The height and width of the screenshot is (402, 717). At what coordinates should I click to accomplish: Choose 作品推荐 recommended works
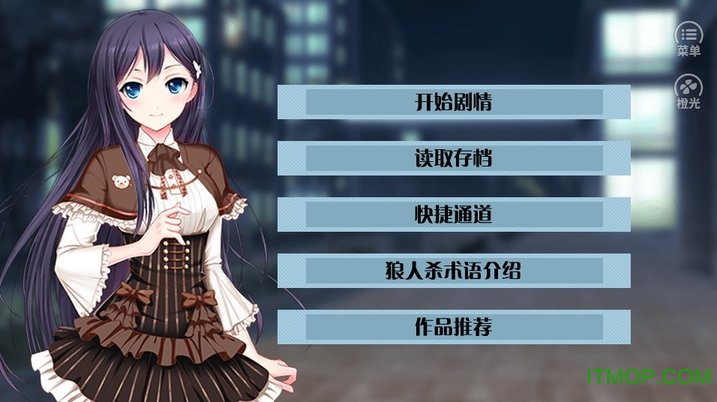click(453, 327)
